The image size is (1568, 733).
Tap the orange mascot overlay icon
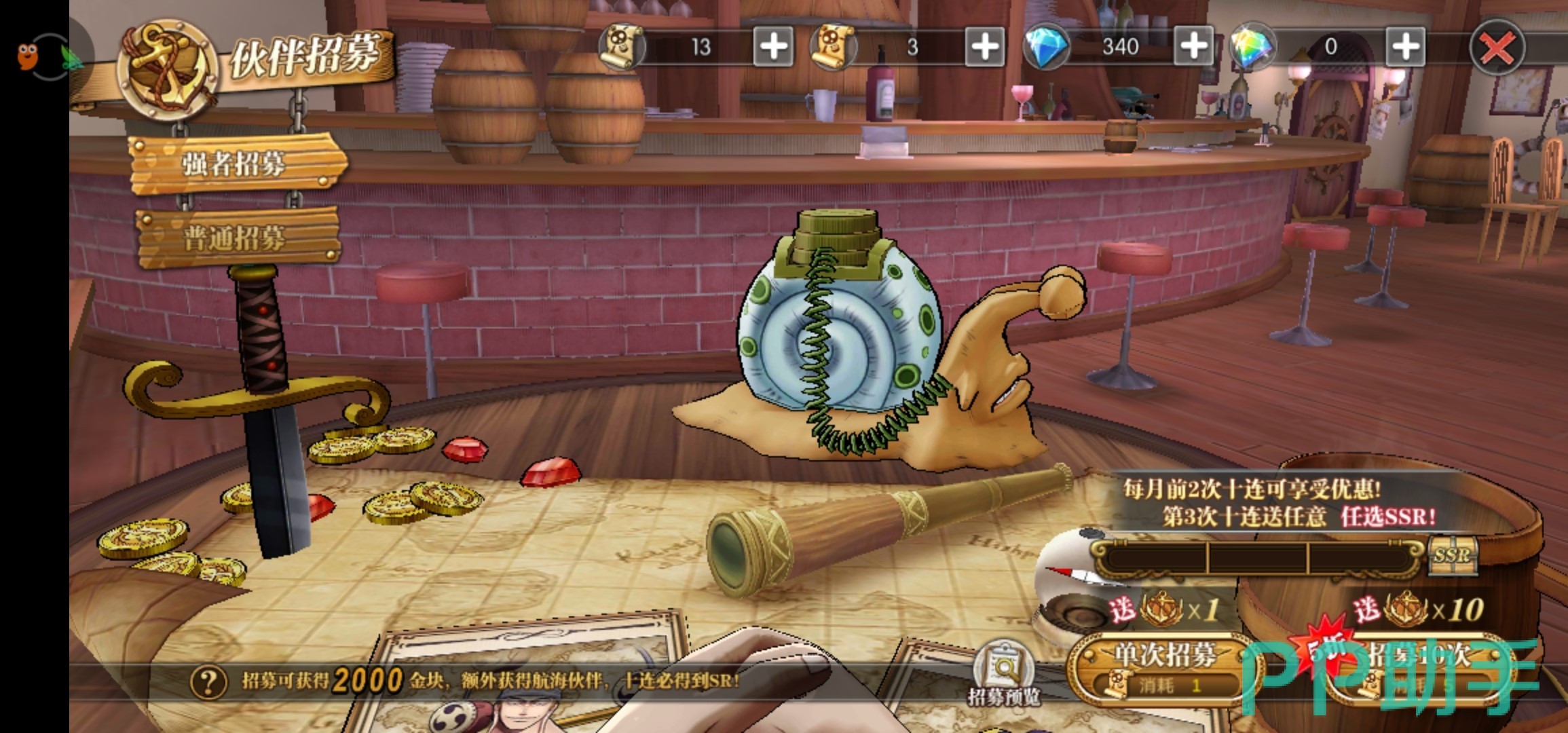(29, 56)
